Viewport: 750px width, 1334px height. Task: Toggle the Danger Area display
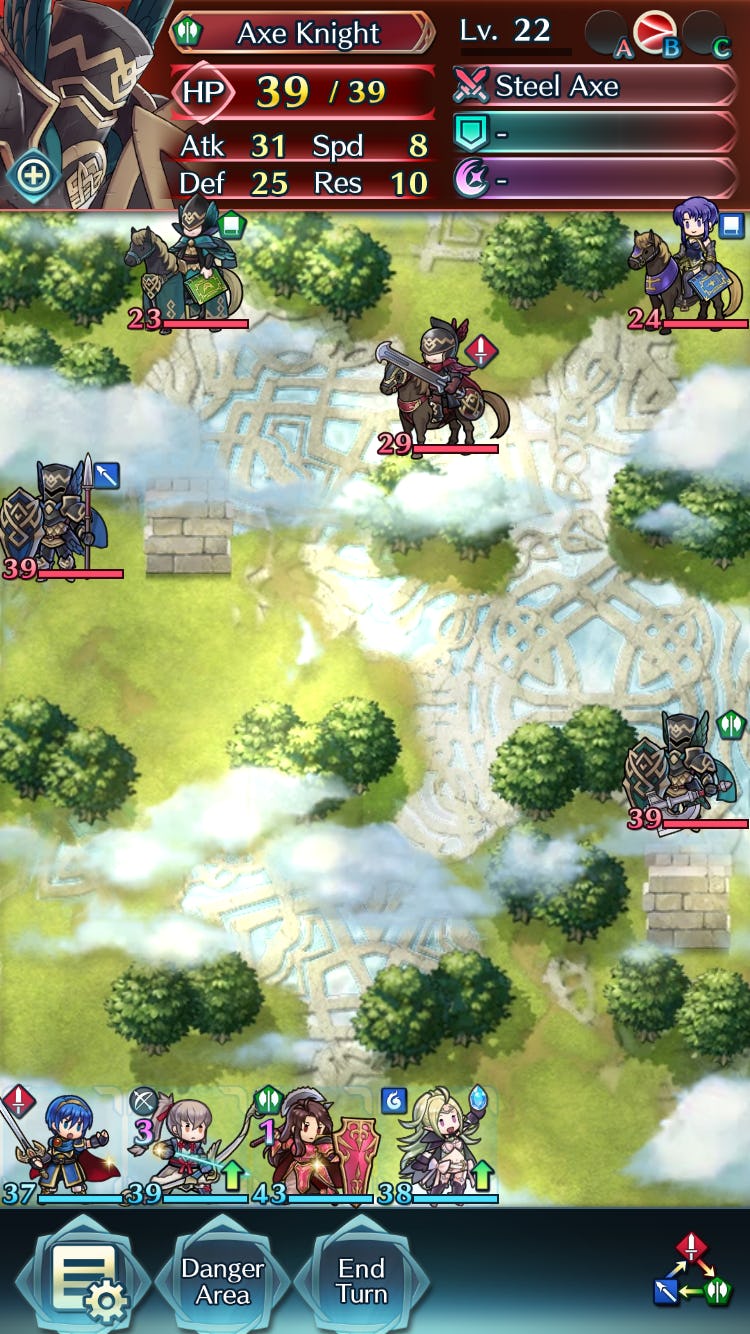click(222, 1281)
